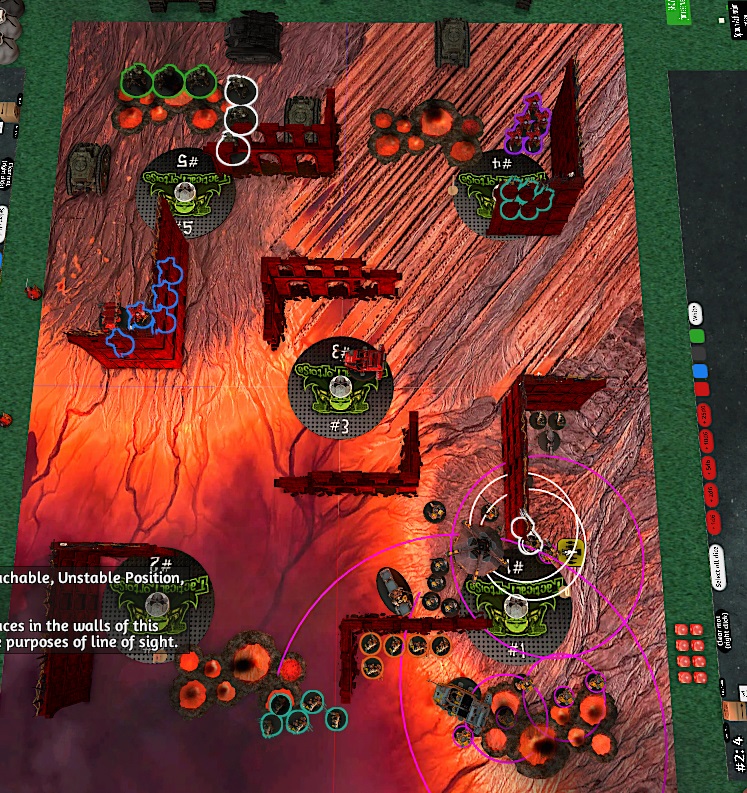Image resolution: width=747 pixels, height=793 pixels.
Task: Select the dark gray dice color swatch
Action: coord(700,354)
